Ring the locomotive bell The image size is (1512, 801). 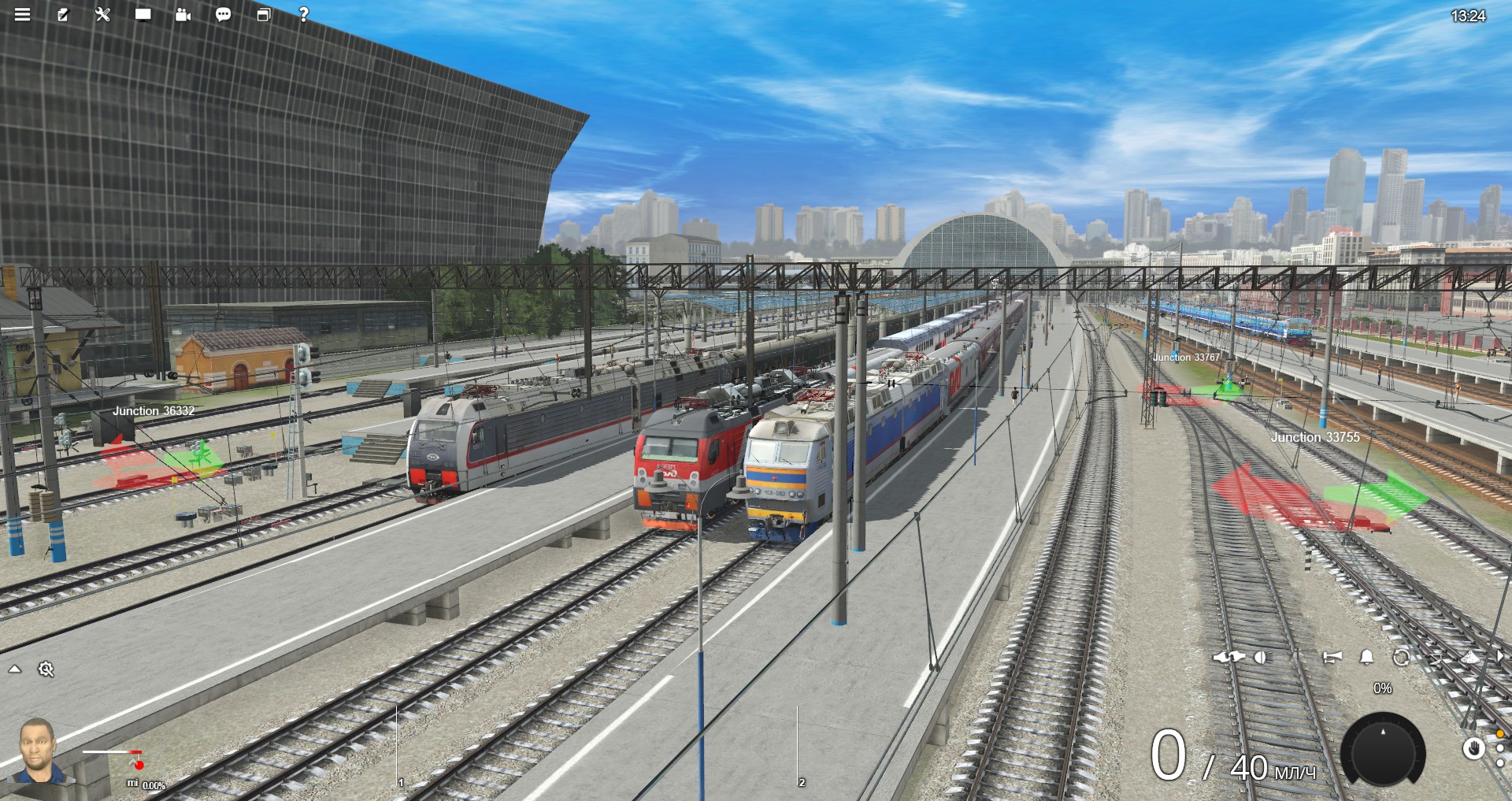pos(1366,657)
